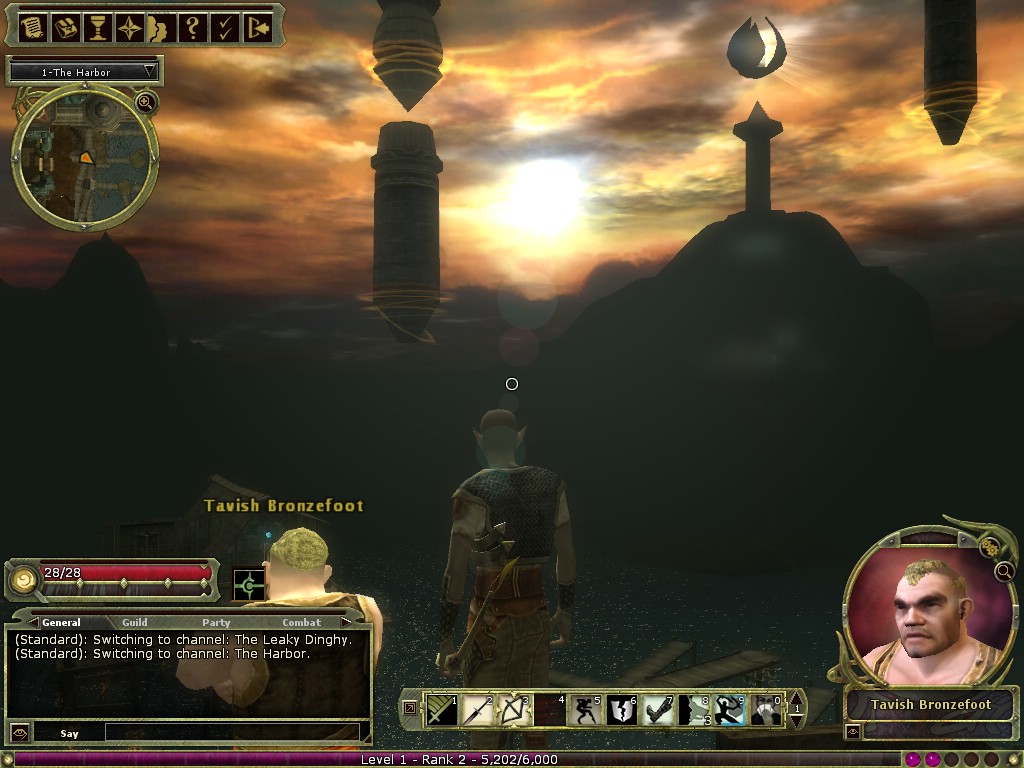Click the exit arrow icon in toolbar

click(x=257, y=28)
